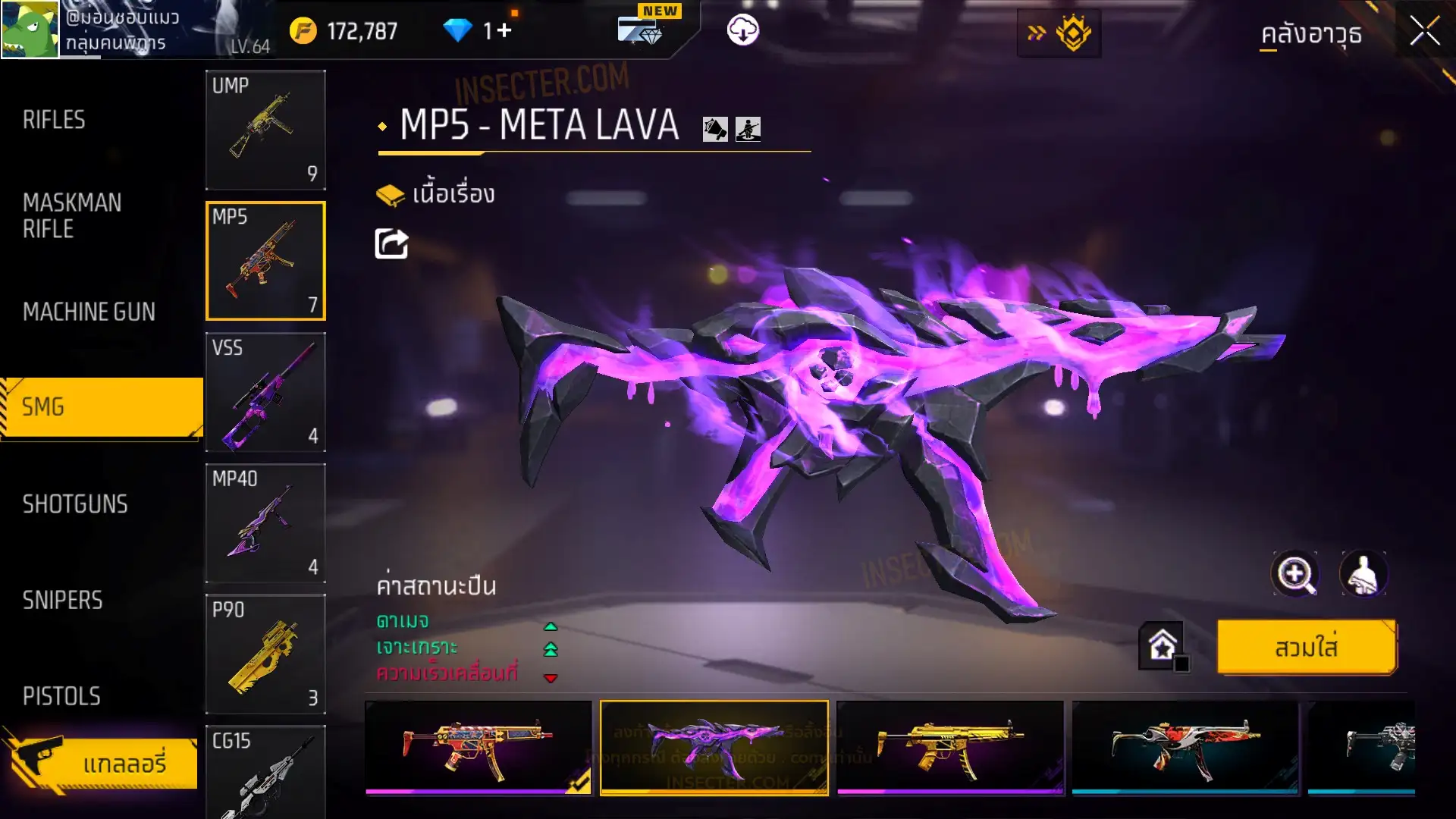Zoom in with the magnifier icon

pos(1294,574)
